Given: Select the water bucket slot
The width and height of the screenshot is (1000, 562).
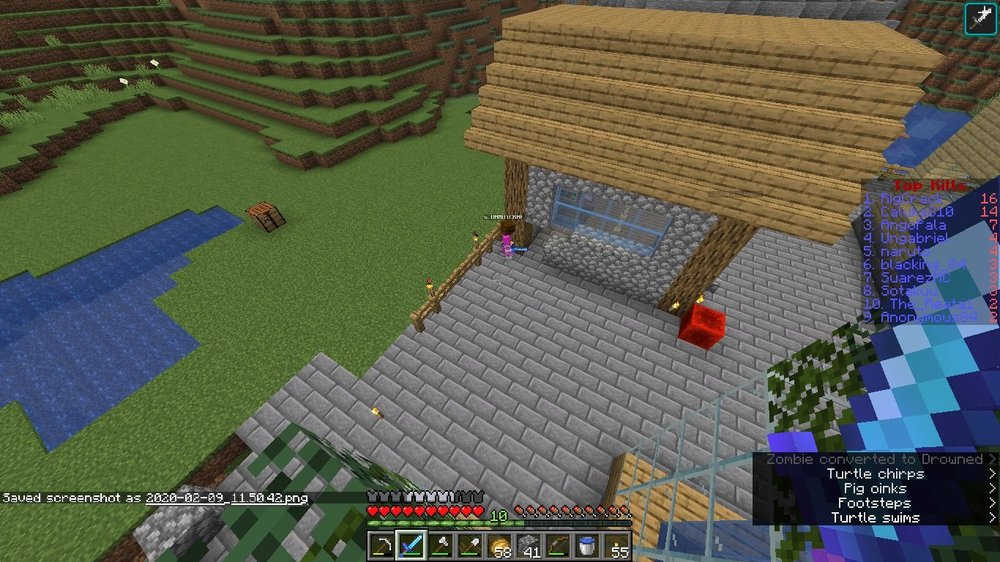Looking at the screenshot, I should click(587, 545).
